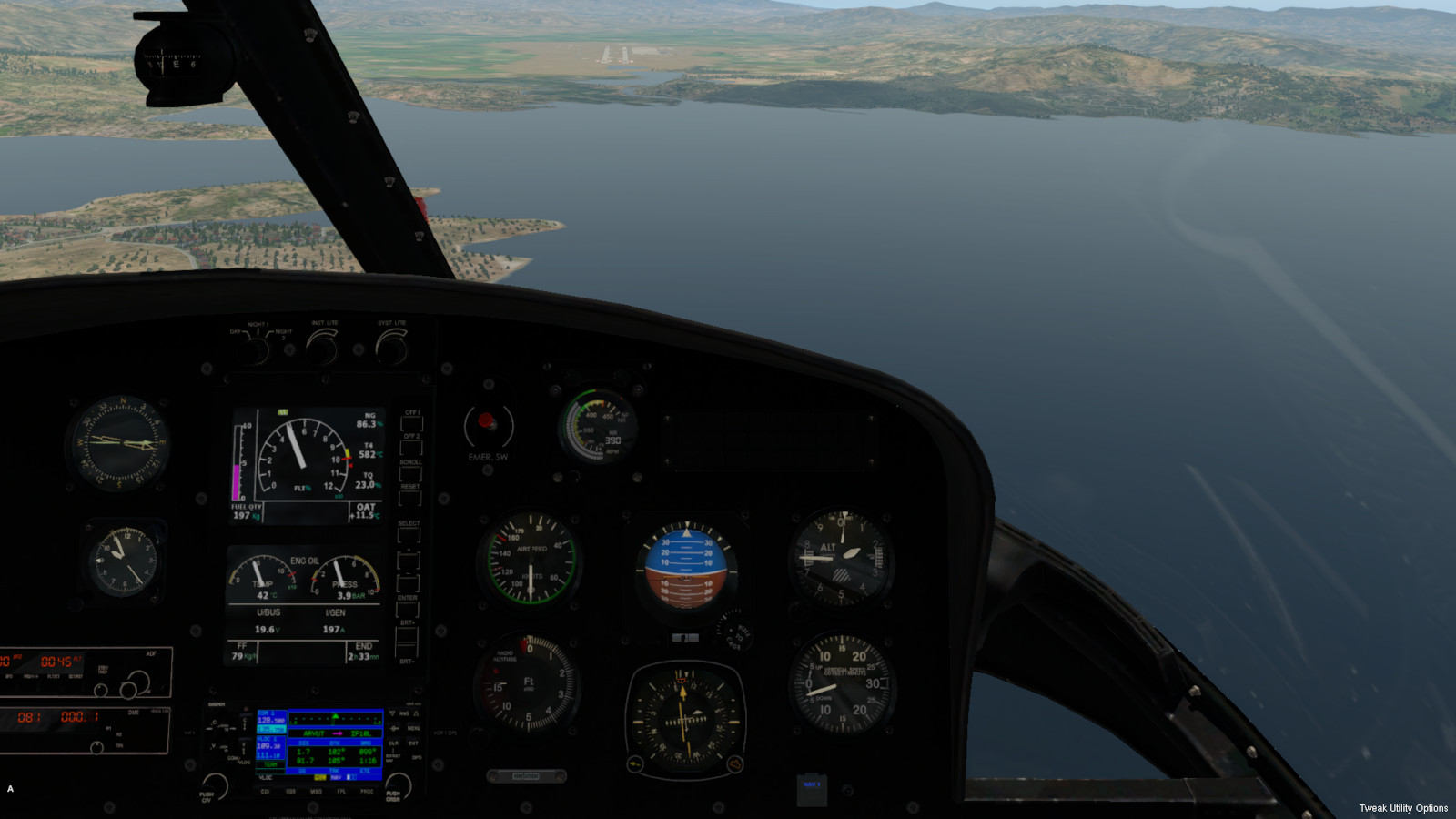Click the ENT button on Garmin GPS

tap(414, 743)
